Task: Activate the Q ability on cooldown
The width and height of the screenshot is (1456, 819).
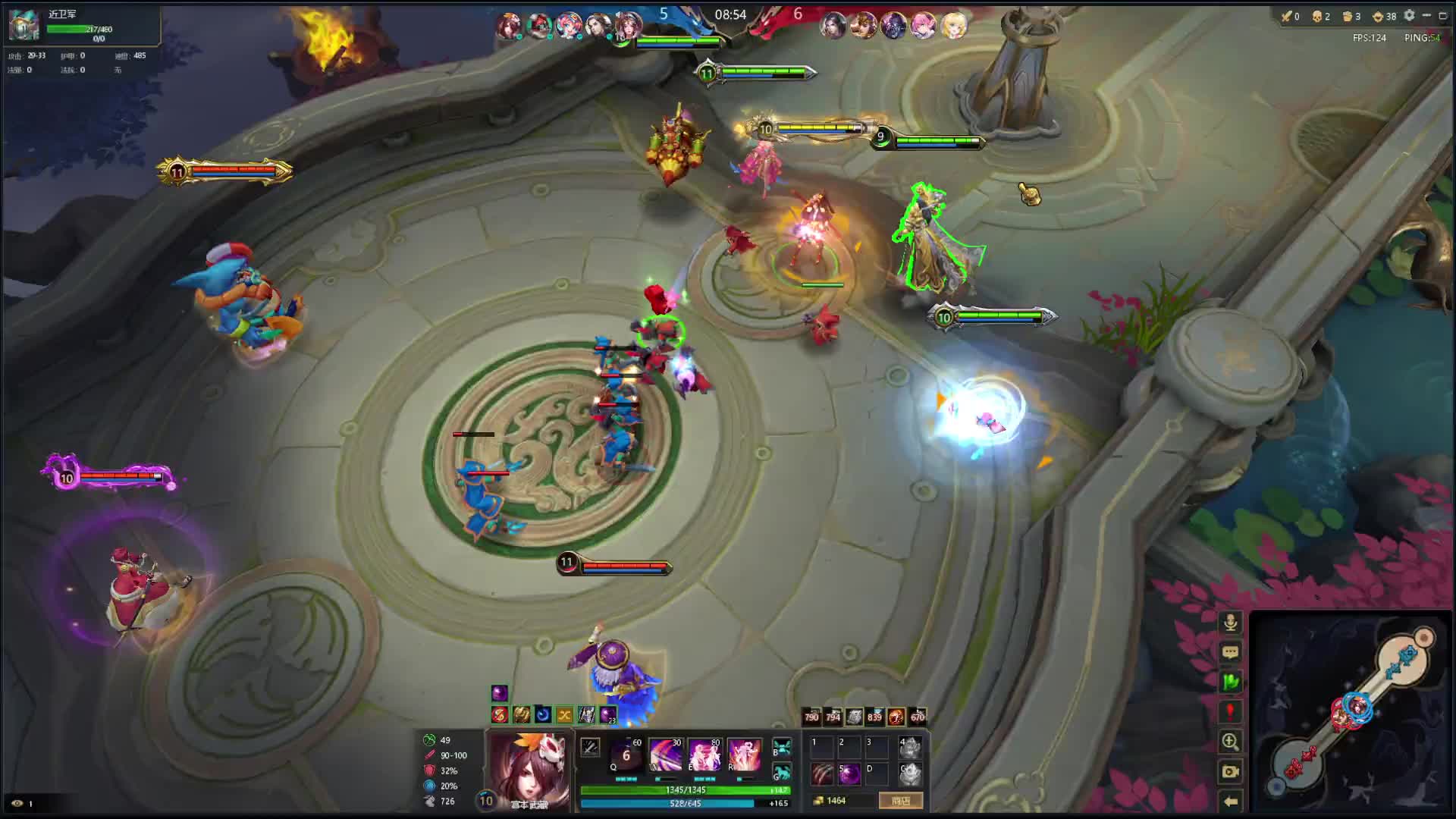Action: 627,755
